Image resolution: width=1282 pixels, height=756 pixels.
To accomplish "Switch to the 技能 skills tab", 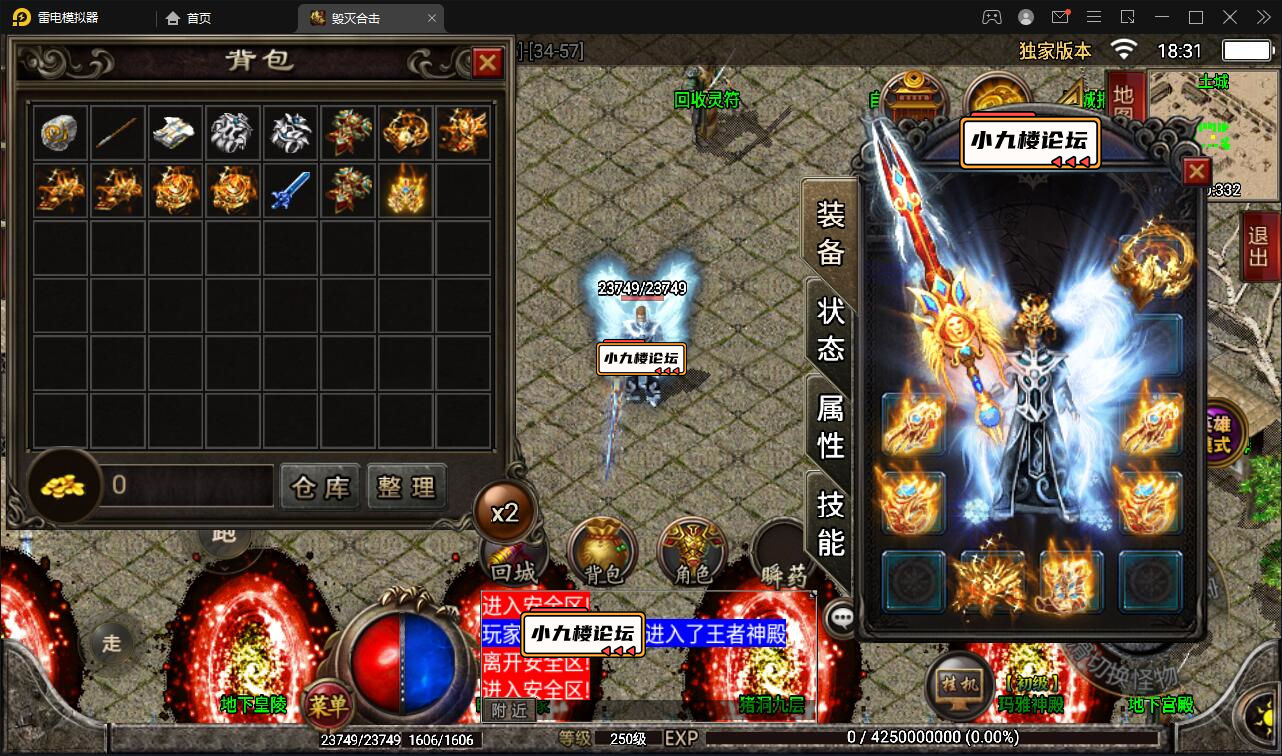I will [832, 525].
